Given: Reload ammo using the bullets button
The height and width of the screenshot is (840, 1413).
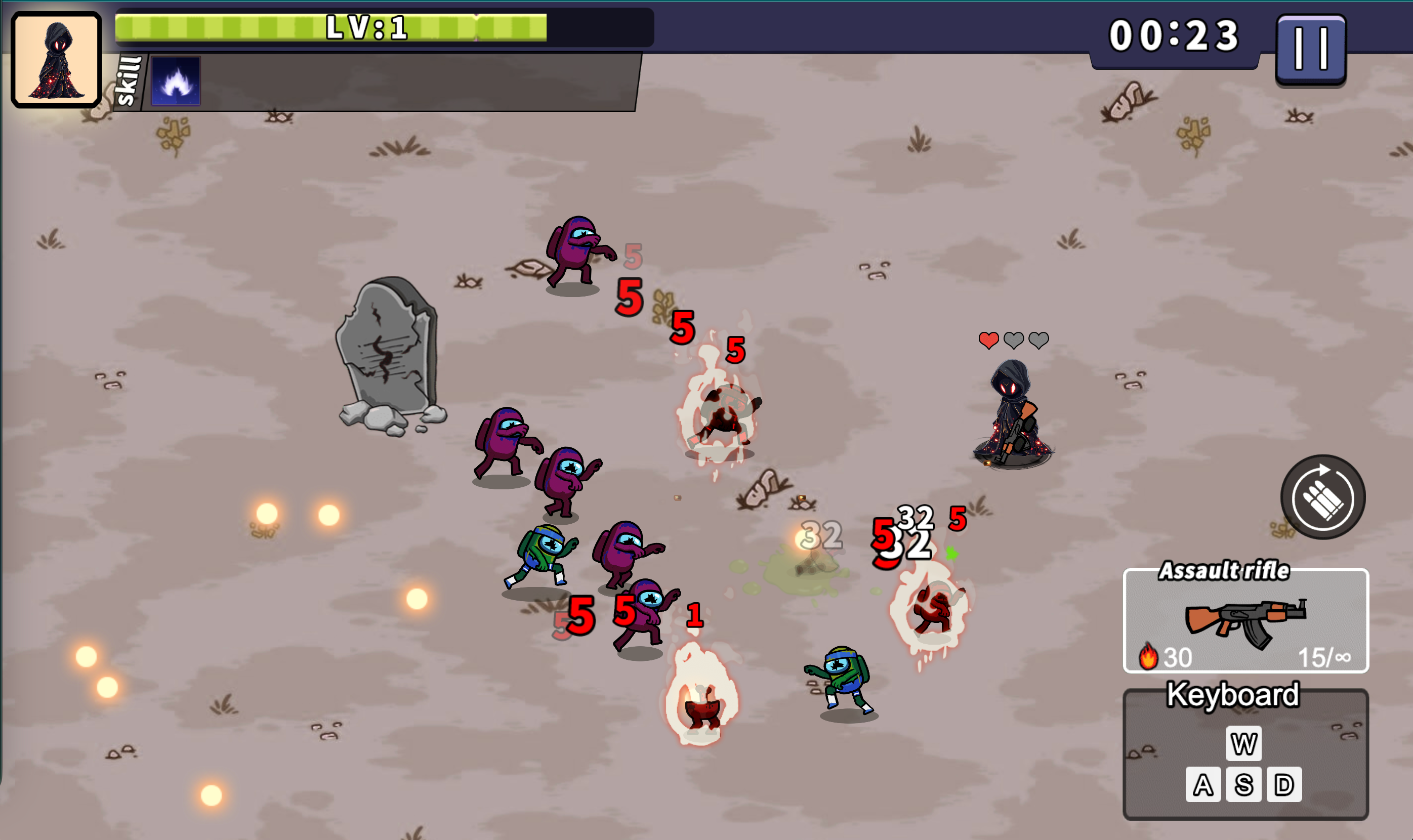Looking at the screenshot, I should [1323, 497].
